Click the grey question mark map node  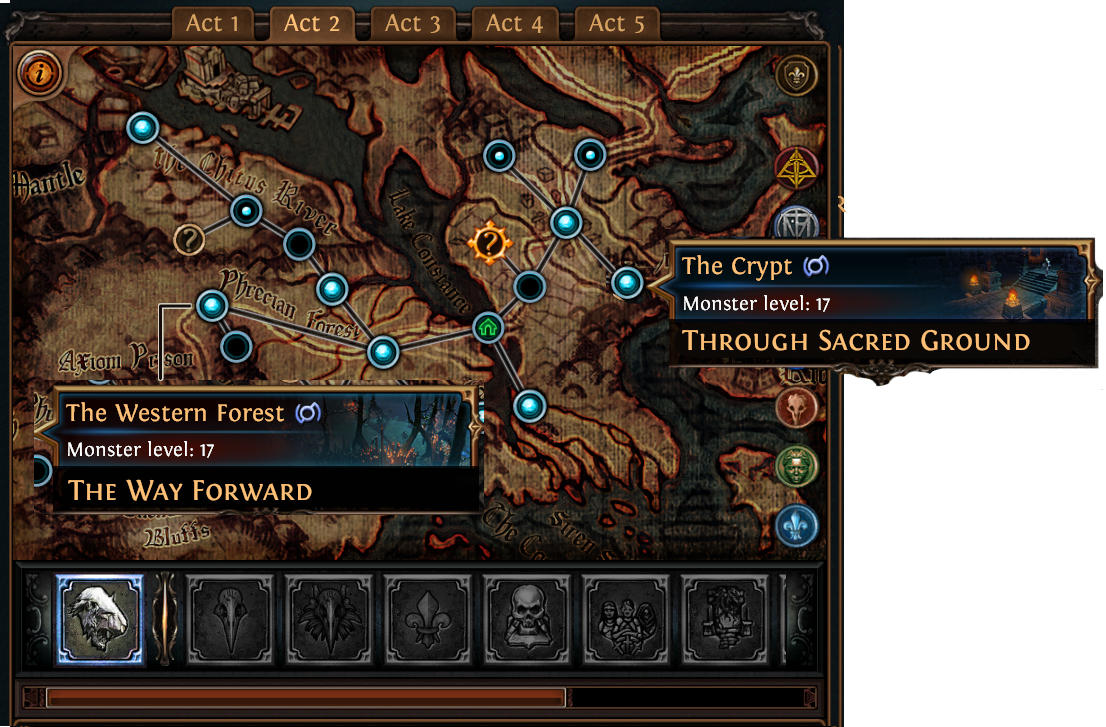coord(189,239)
